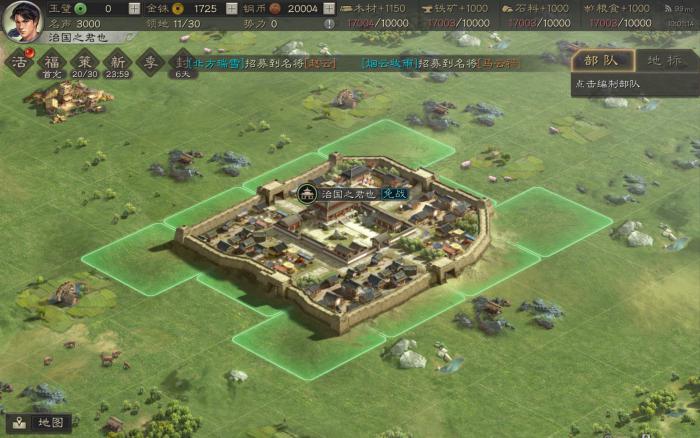Open the 封 diamond icon labeled 6天
Screen dimensions: 700x438
pyautogui.click(x=182, y=62)
